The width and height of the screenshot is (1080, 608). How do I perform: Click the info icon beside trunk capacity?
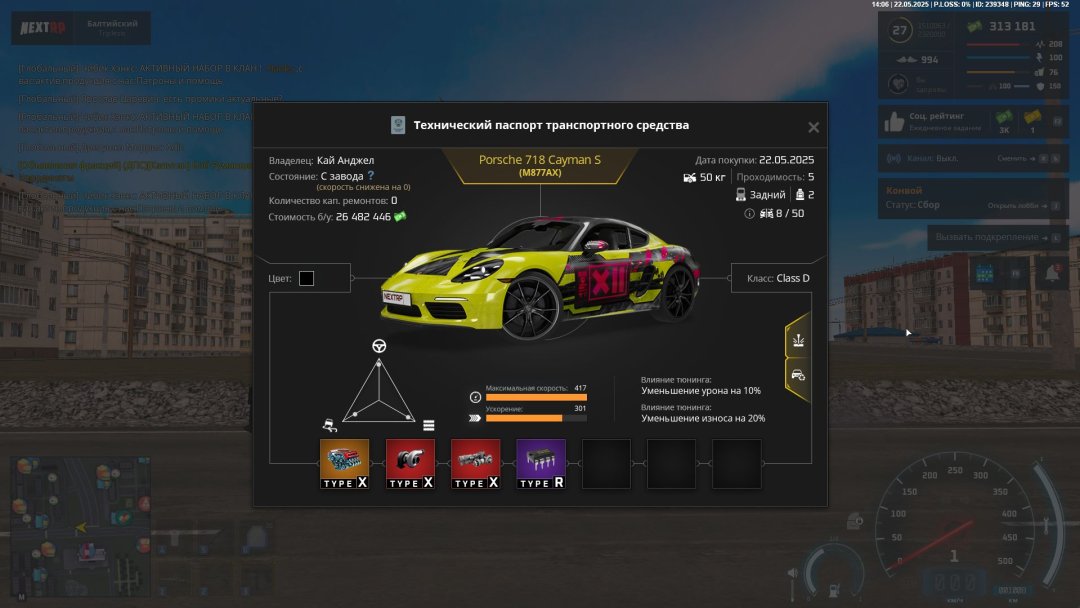(750, 213)
